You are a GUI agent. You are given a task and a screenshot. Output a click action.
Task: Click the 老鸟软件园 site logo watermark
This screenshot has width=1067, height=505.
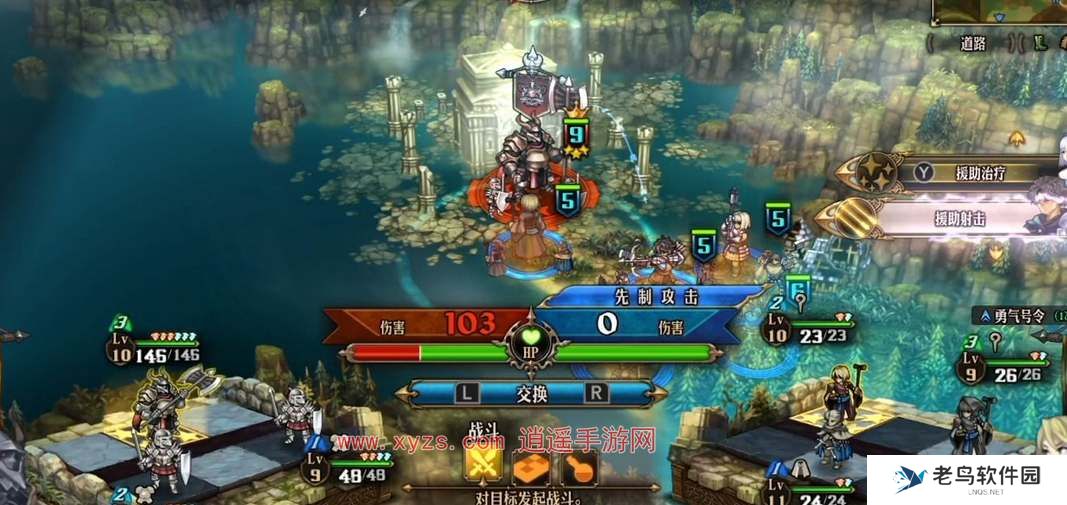[x=966, y=479]
